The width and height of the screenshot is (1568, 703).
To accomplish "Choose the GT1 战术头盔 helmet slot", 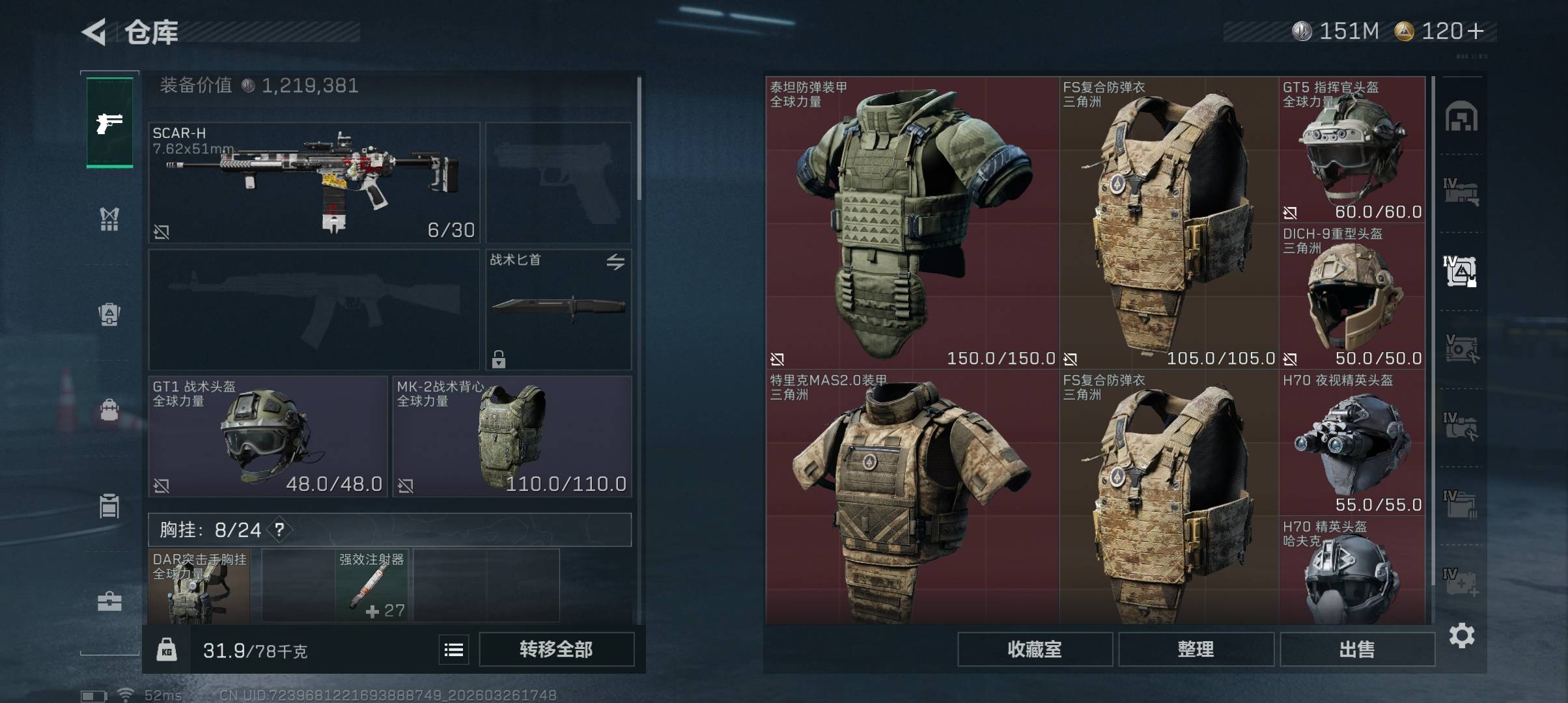I will (268, 436).
